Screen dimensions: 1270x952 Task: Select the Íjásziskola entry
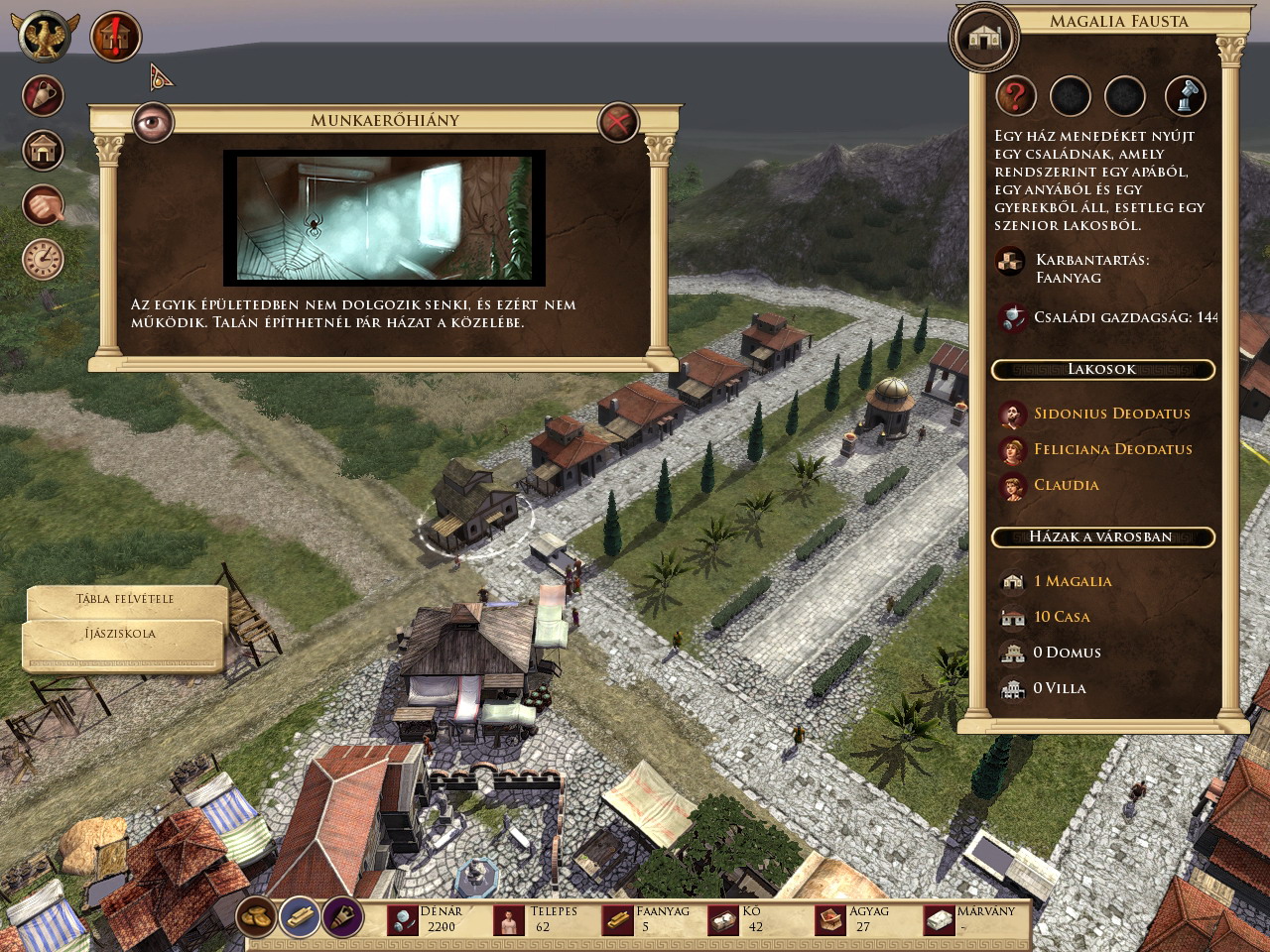120,634
